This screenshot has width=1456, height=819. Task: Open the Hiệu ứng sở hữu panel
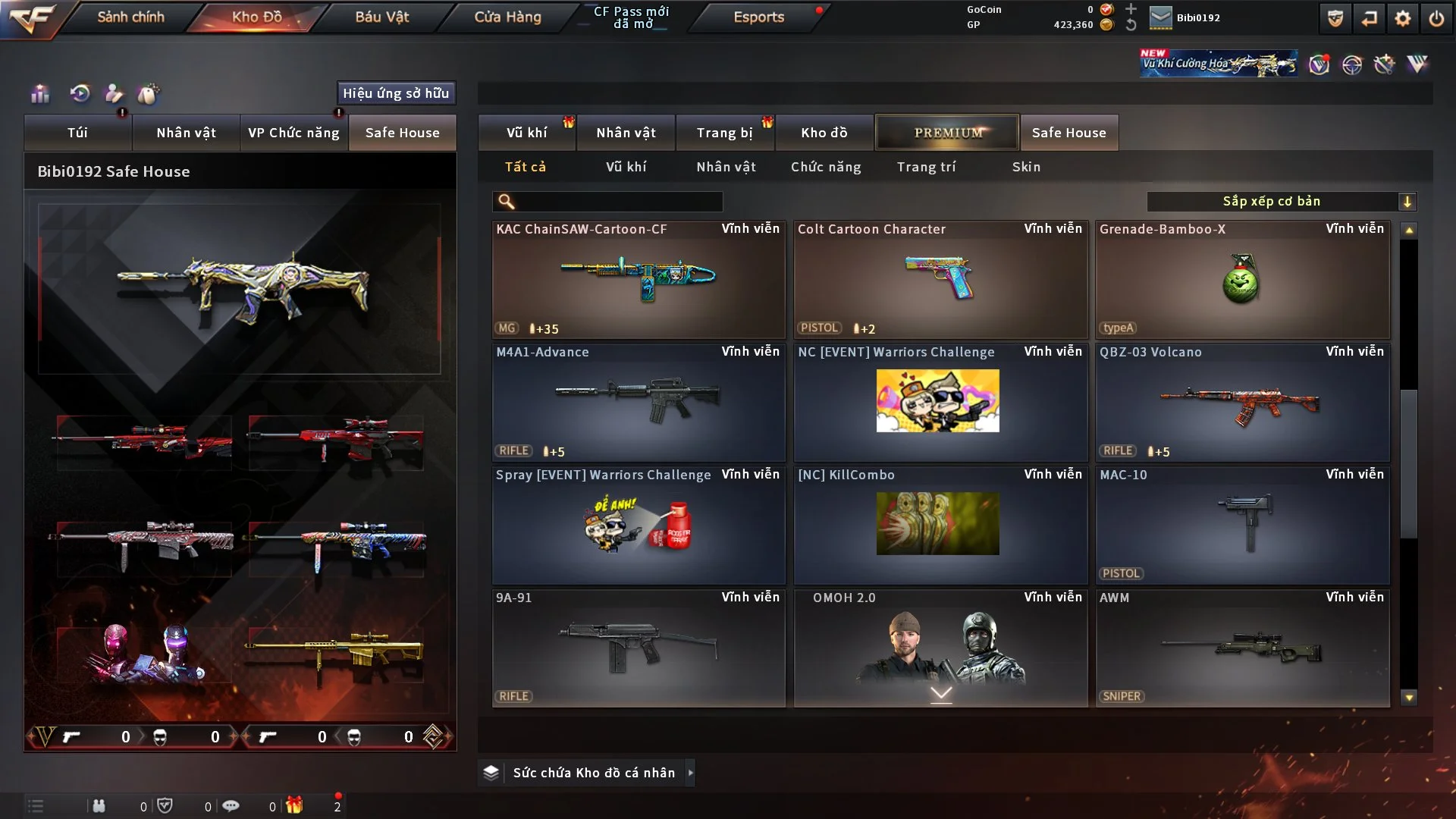point(396,93)
